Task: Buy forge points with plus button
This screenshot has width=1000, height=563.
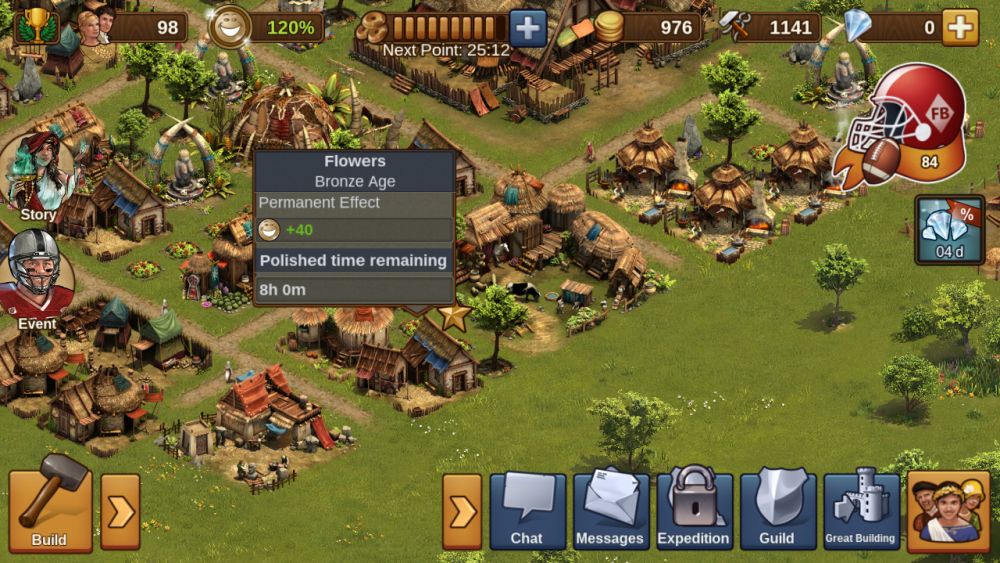Action: 528,27
